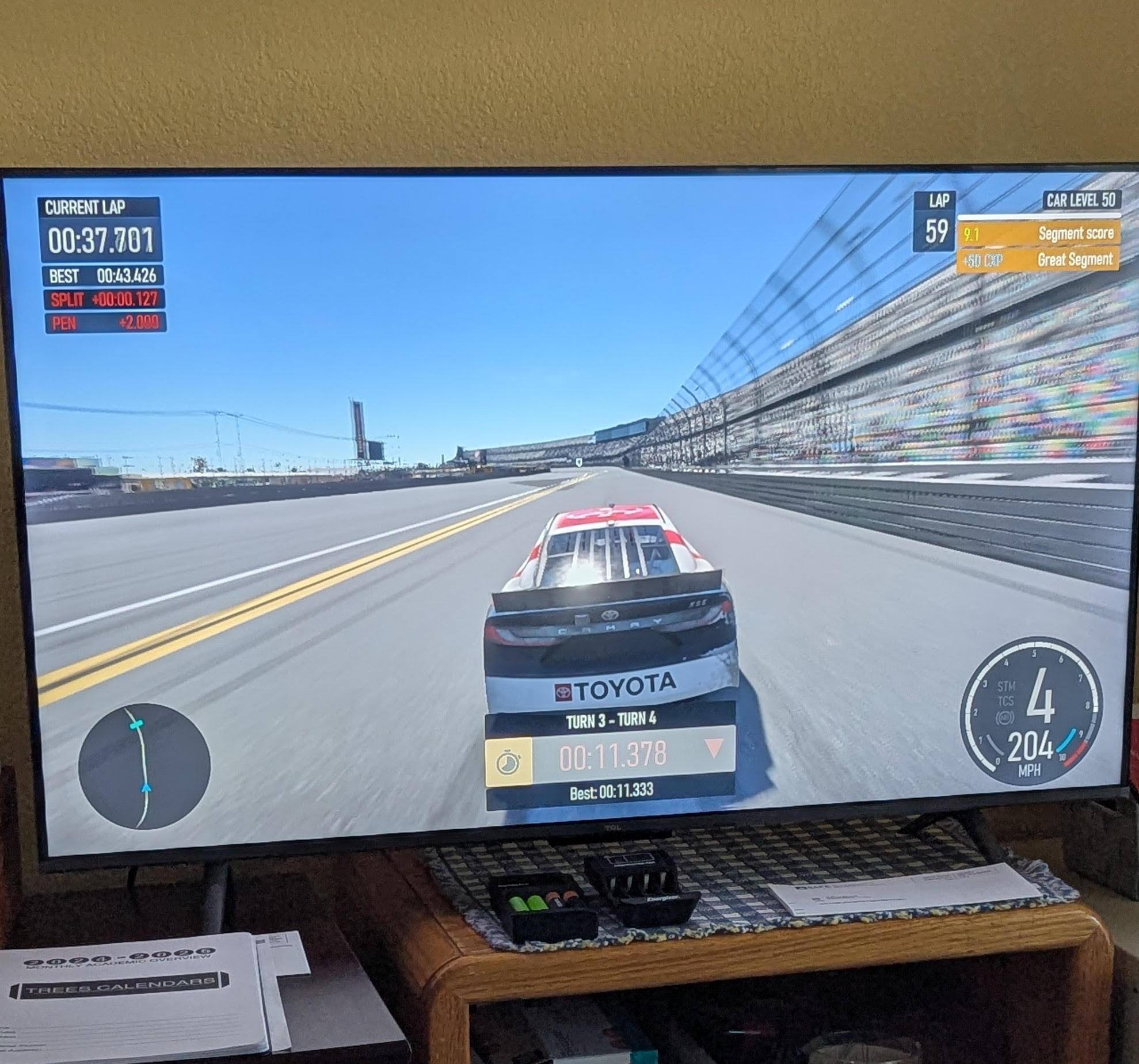1139x1064 pixels.
Task: Select the yellow stopwatch segment icon
Action: 509,762
